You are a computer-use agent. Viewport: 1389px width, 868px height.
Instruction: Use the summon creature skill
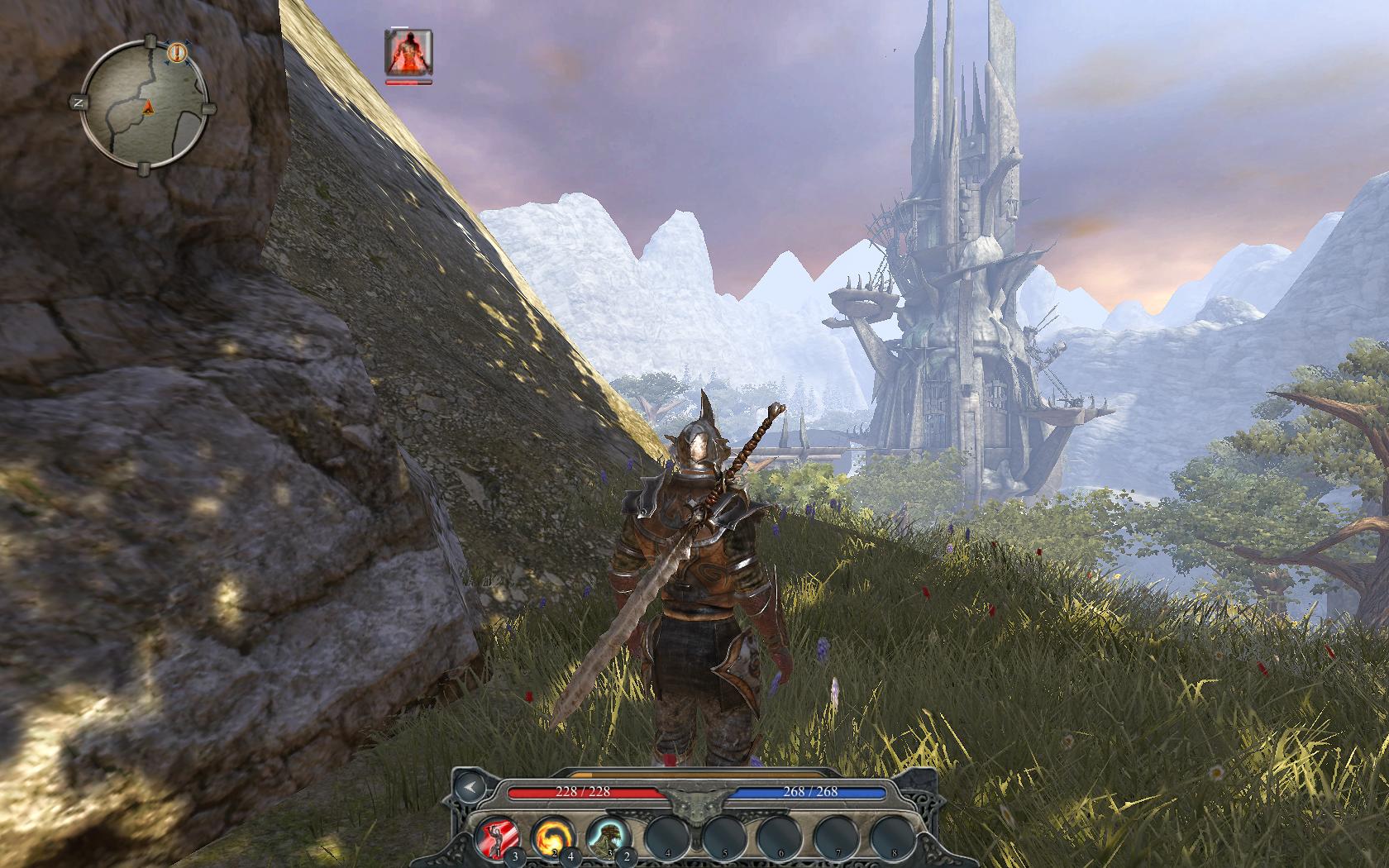point(607,837)
